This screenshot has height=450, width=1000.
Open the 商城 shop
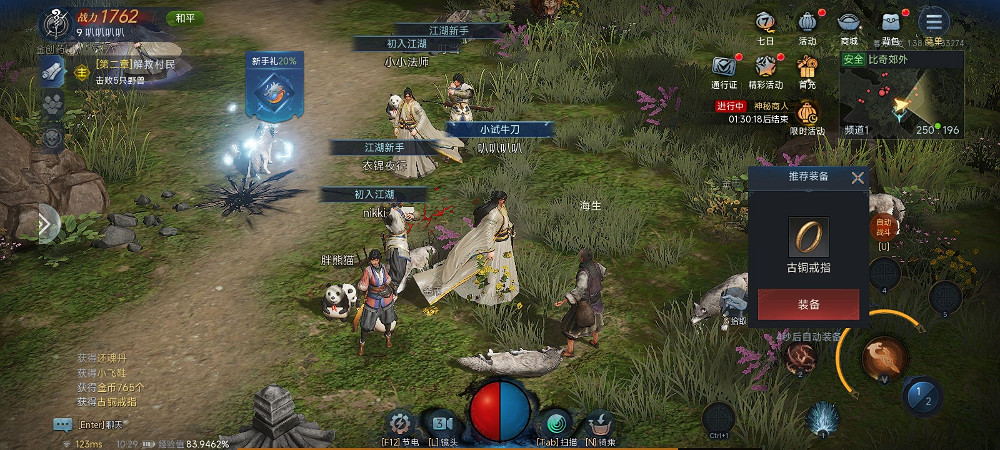(x=849, y=23)
